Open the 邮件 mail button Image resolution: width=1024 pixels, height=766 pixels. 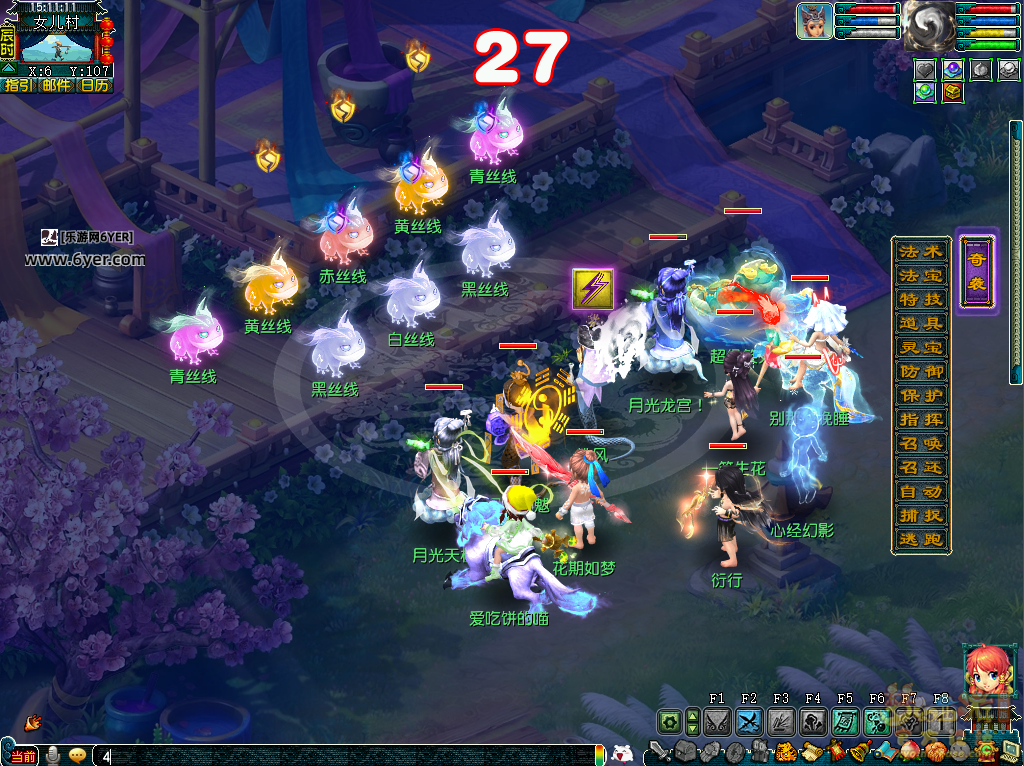point(57,86)
